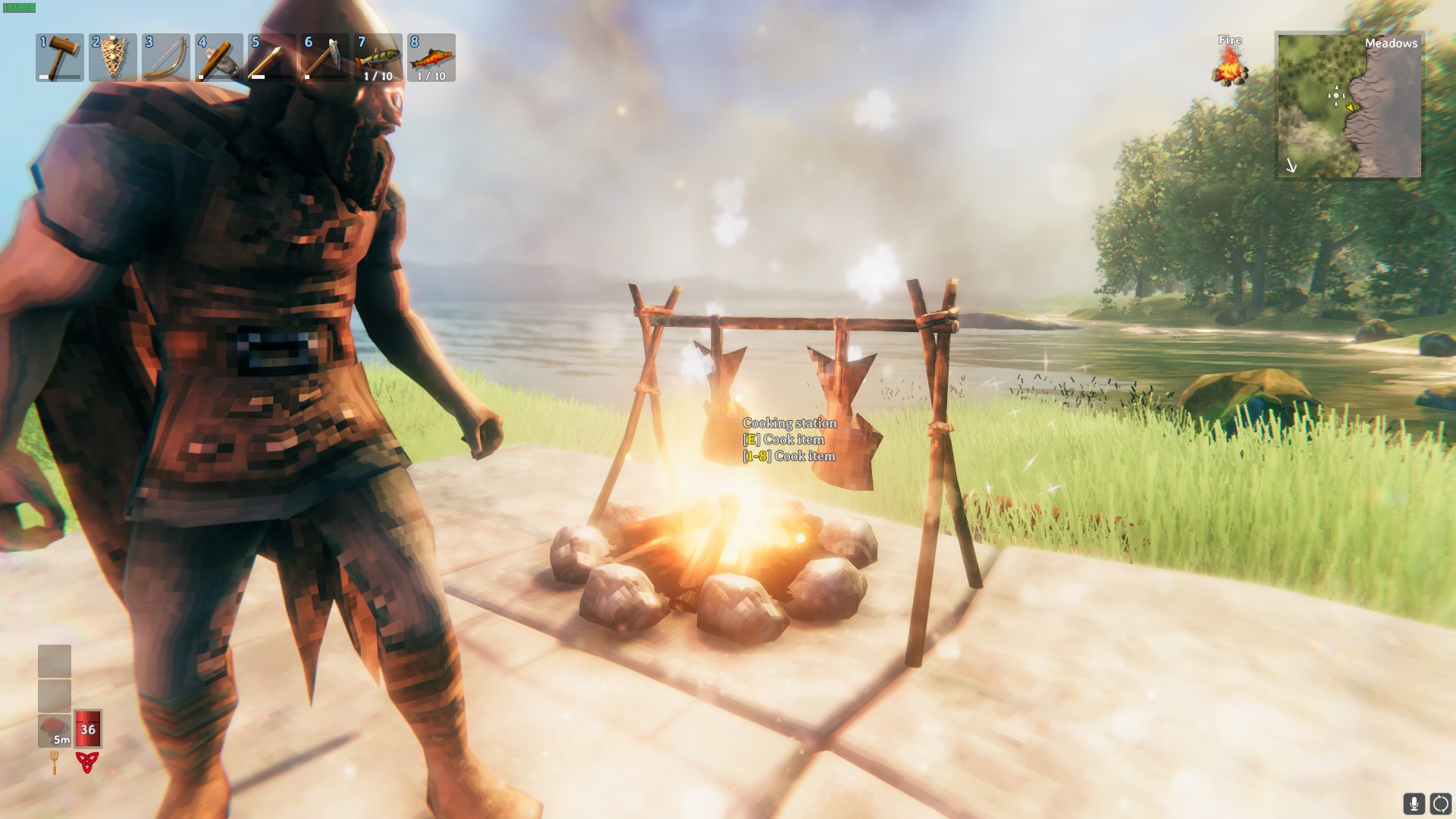Select the stone axe in slot 4

click(x=219, y=58)
